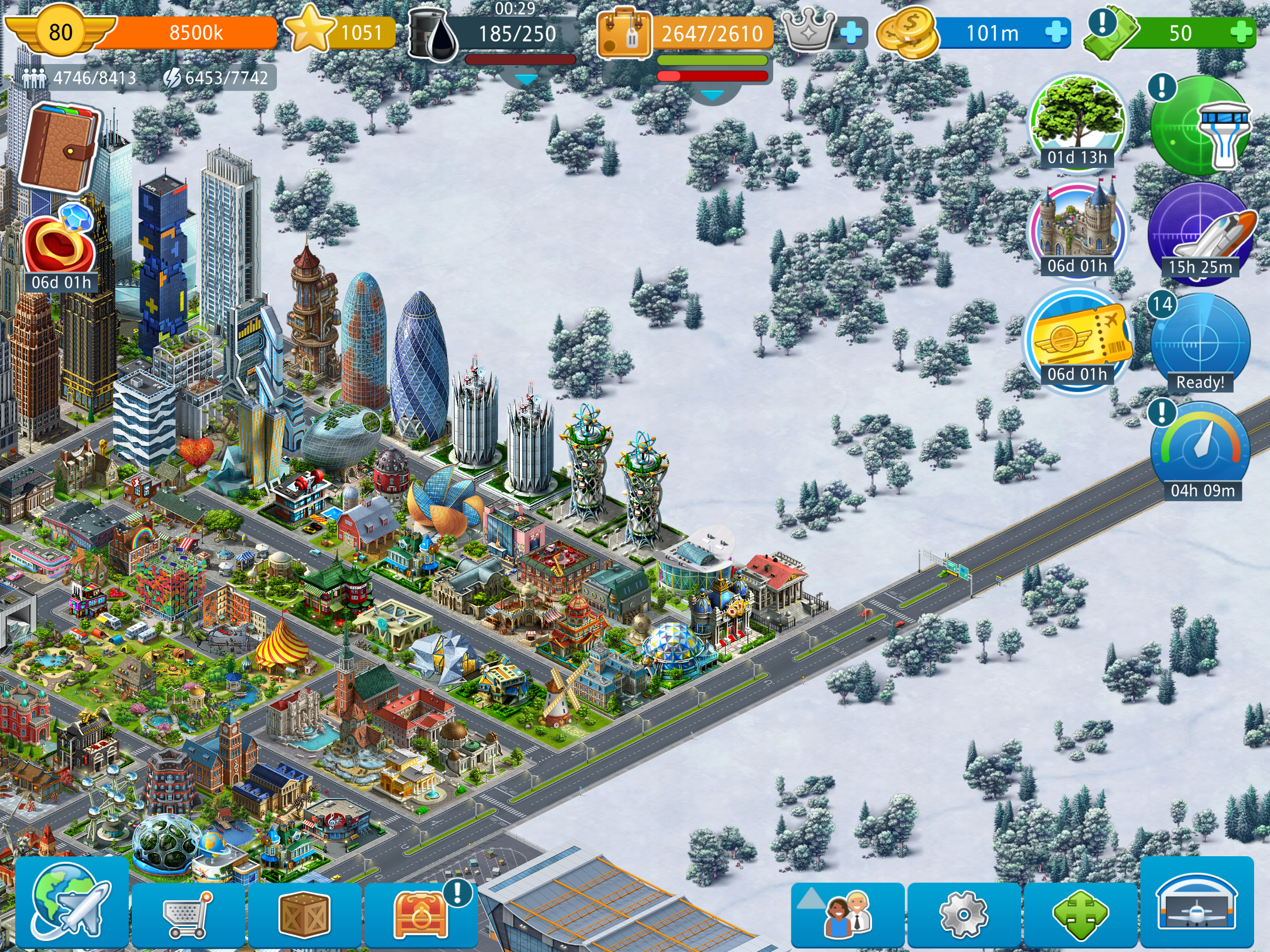Viewport: 1270px width, 952px height.
Task: Collect the Ready blue radar
Action: [1199, 344]
